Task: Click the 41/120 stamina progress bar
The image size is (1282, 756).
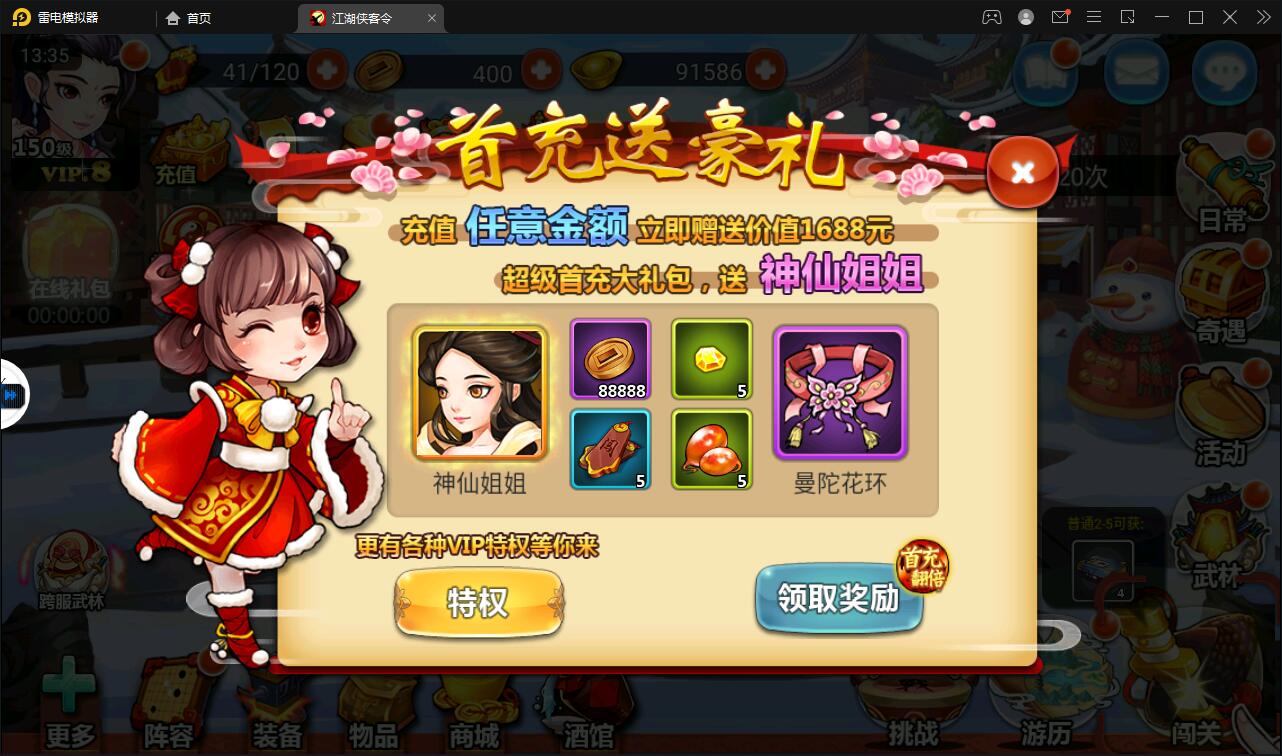Action: (x=258, y=73)
